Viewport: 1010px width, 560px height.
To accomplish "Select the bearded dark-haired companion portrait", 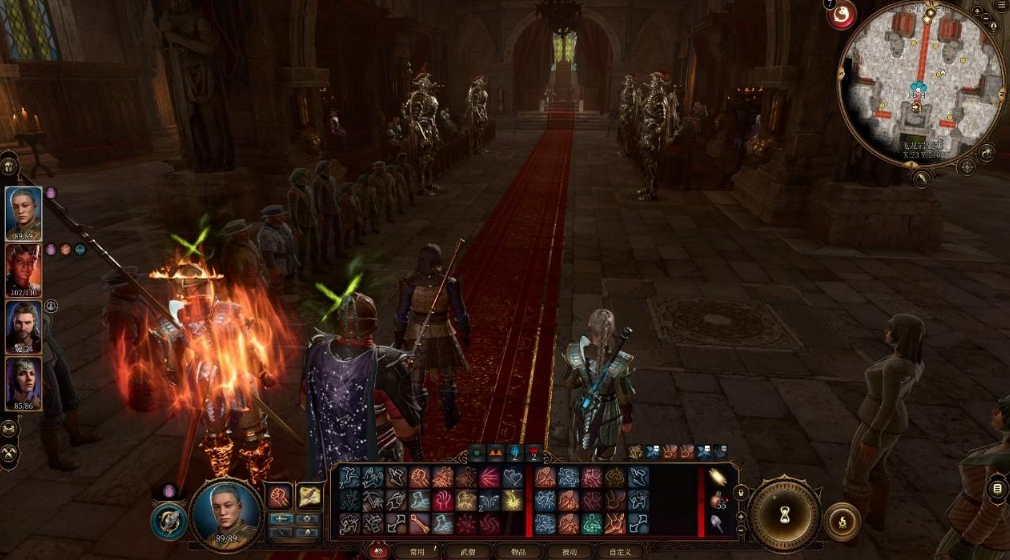I will (24, 326).
